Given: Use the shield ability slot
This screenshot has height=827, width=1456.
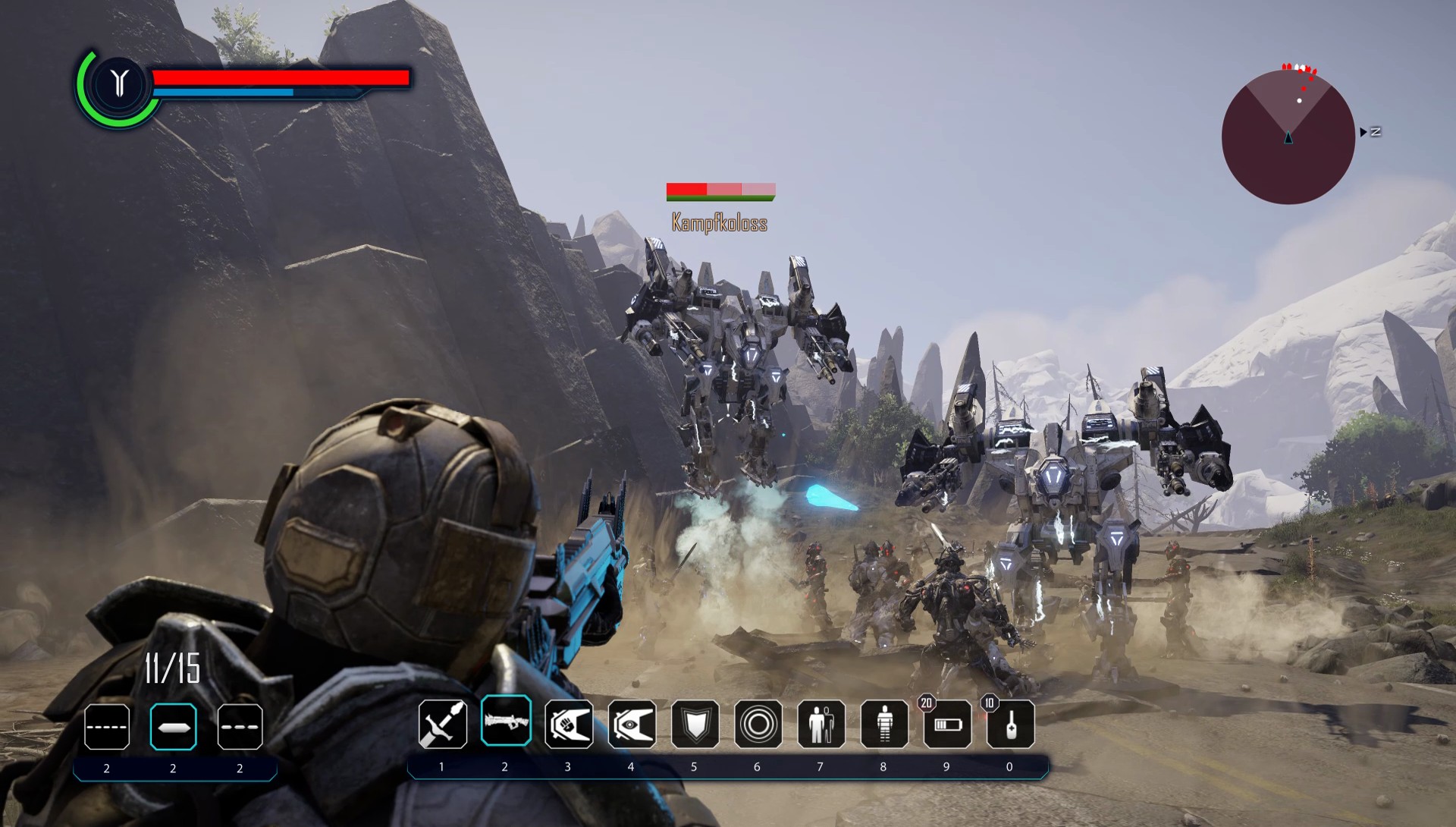Looking at the screenshot, I should click(x=695, y=724).
